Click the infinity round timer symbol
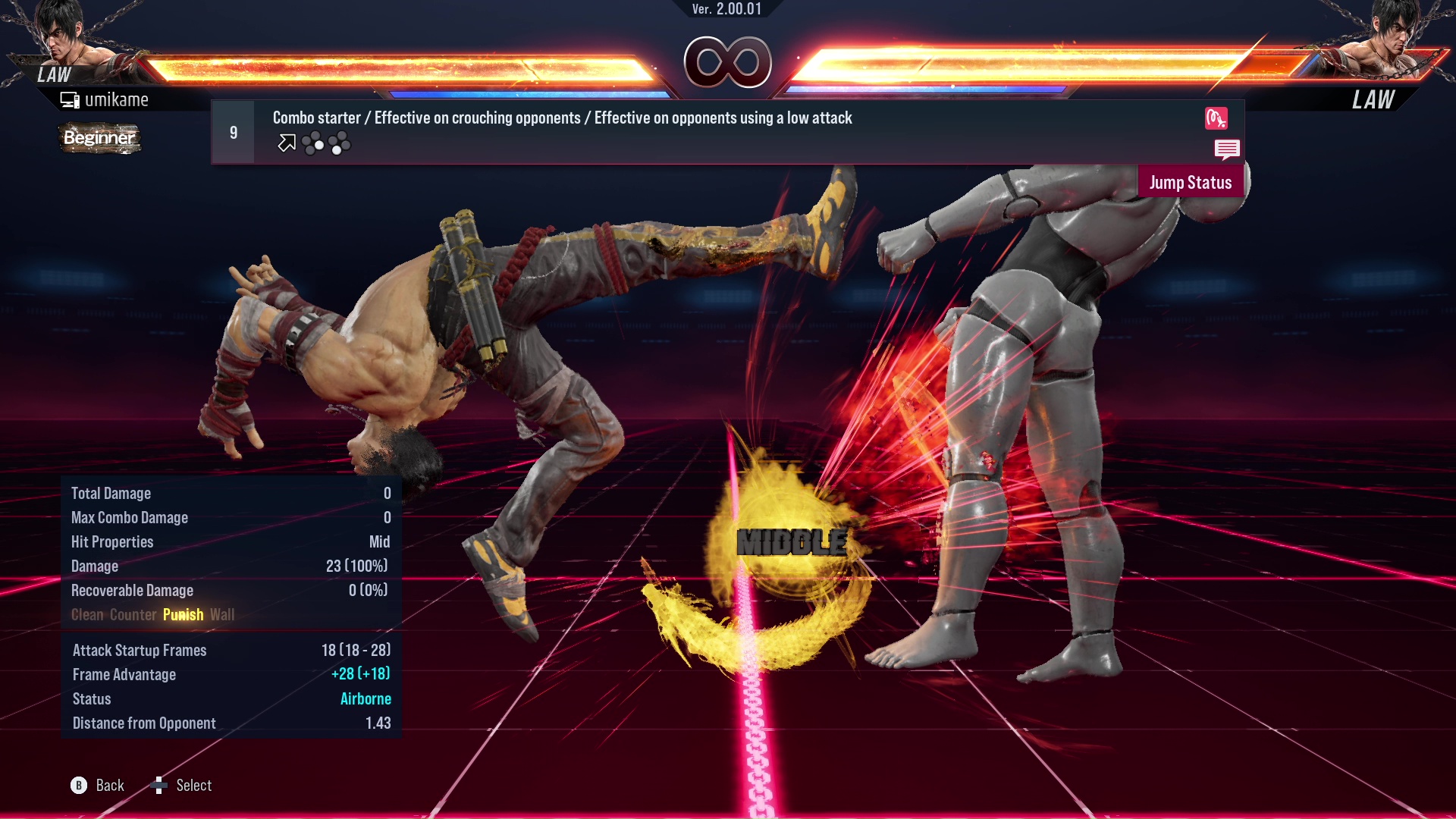1456x819 pixels. tap(729, 63)
